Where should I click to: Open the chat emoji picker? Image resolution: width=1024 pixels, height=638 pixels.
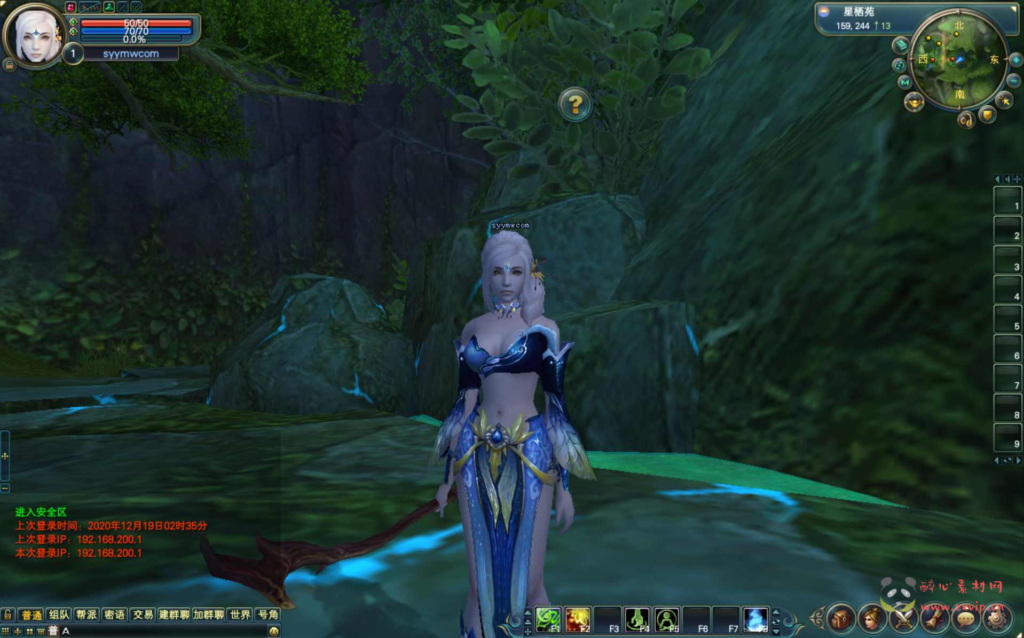pyautogui.click(x=273, y=631)
